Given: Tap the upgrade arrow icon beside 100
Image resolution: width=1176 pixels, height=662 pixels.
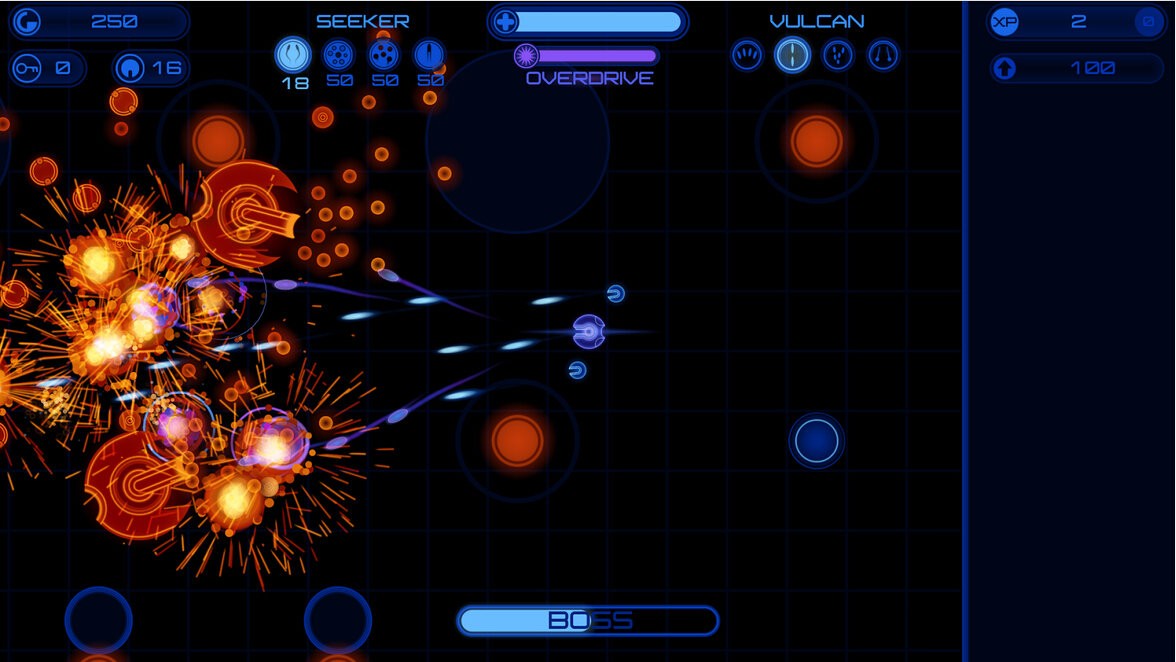Looking at the screenshot, I should point(1005,68).
